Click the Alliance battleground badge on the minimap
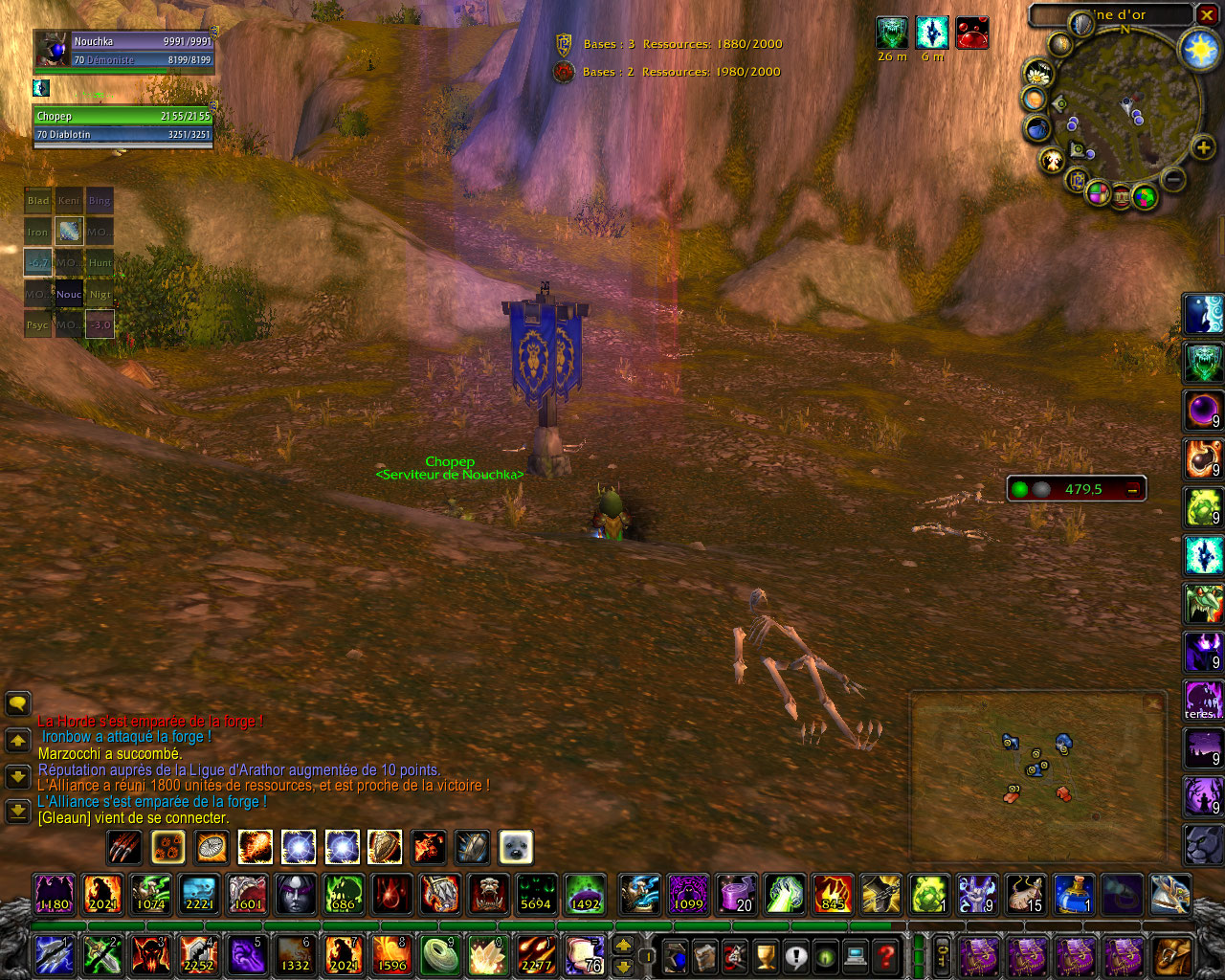Image resolution: width=1225 pixels, height=980 pixels. pyautogui.click(x=1079, y=179)
